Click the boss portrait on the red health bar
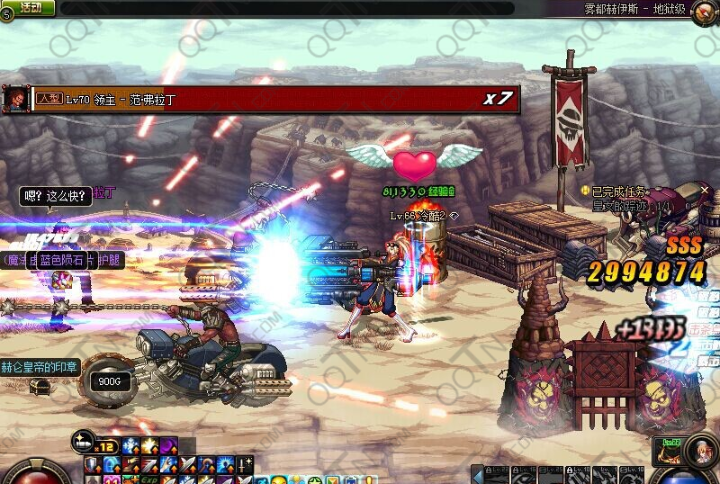 (x=15, y=99)
